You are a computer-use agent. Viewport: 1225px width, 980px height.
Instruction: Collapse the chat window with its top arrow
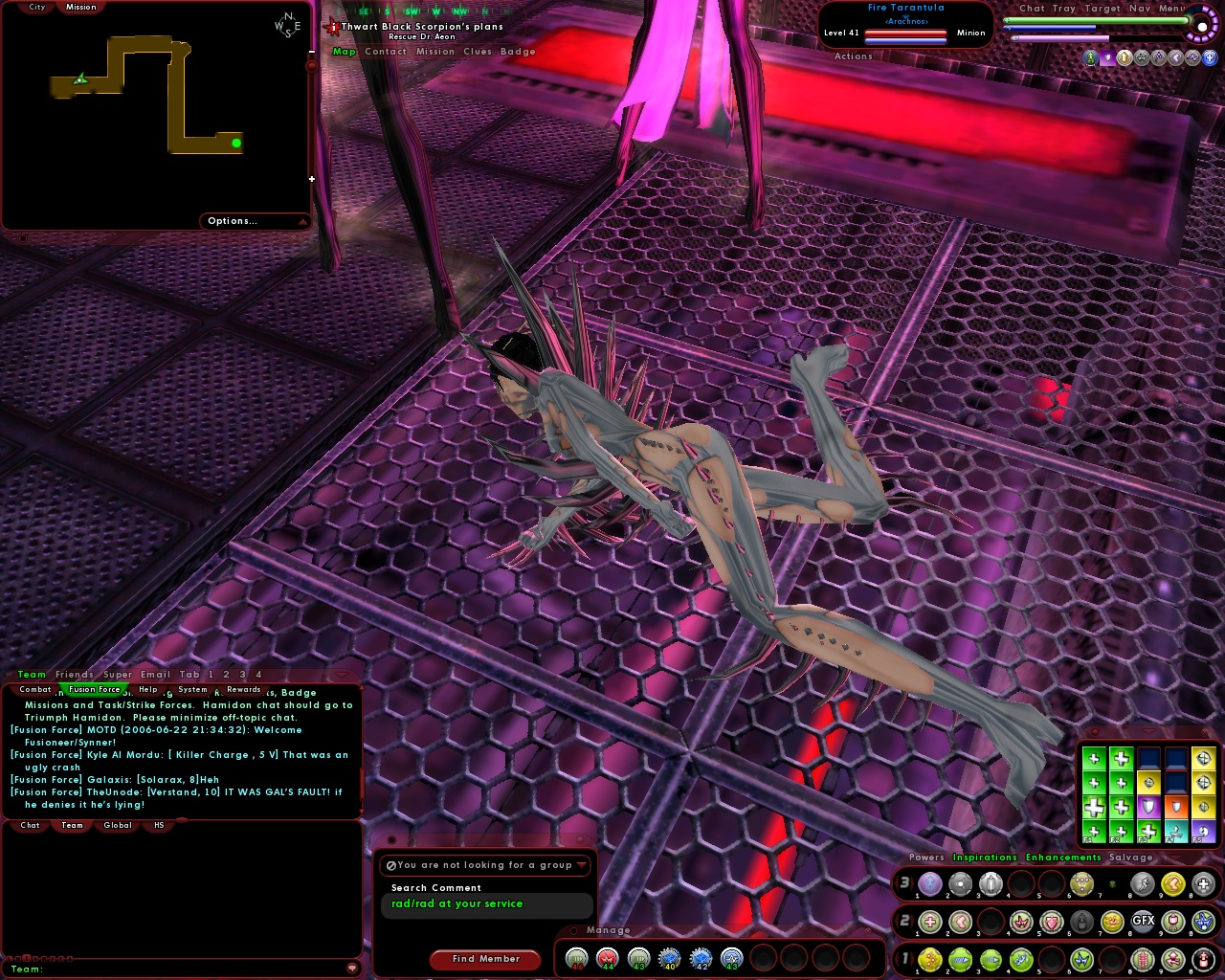click(x=342, y=674)
